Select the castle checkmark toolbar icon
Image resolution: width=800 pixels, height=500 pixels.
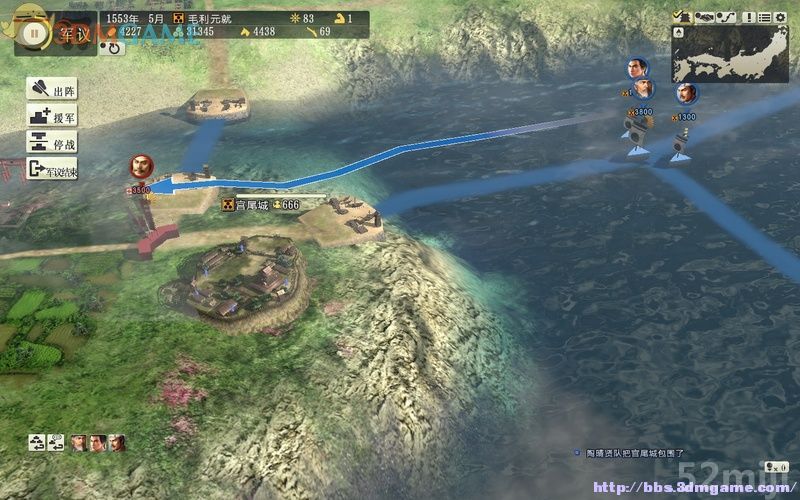click(x=682, y=16)
